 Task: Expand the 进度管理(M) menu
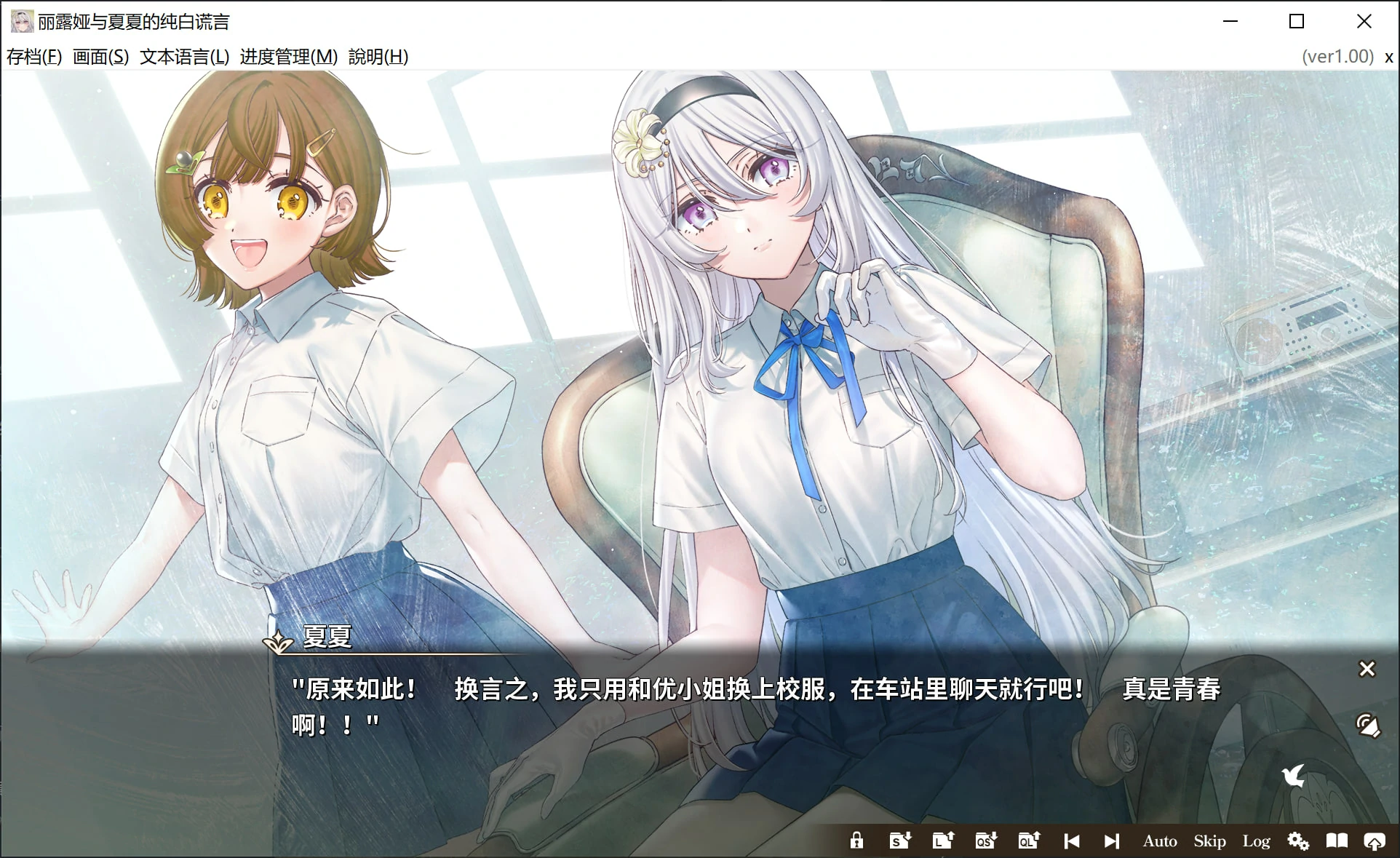287,56
